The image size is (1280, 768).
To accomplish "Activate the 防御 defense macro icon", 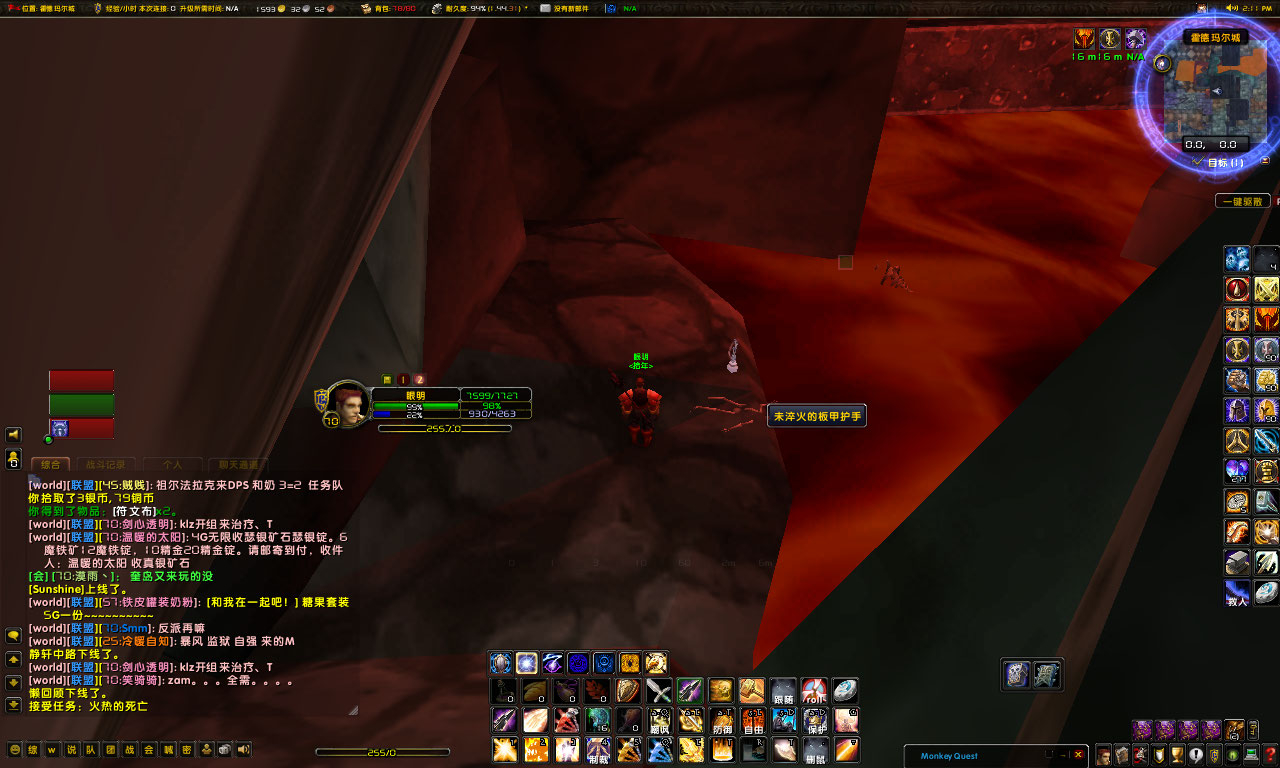I will coord(722,721).
